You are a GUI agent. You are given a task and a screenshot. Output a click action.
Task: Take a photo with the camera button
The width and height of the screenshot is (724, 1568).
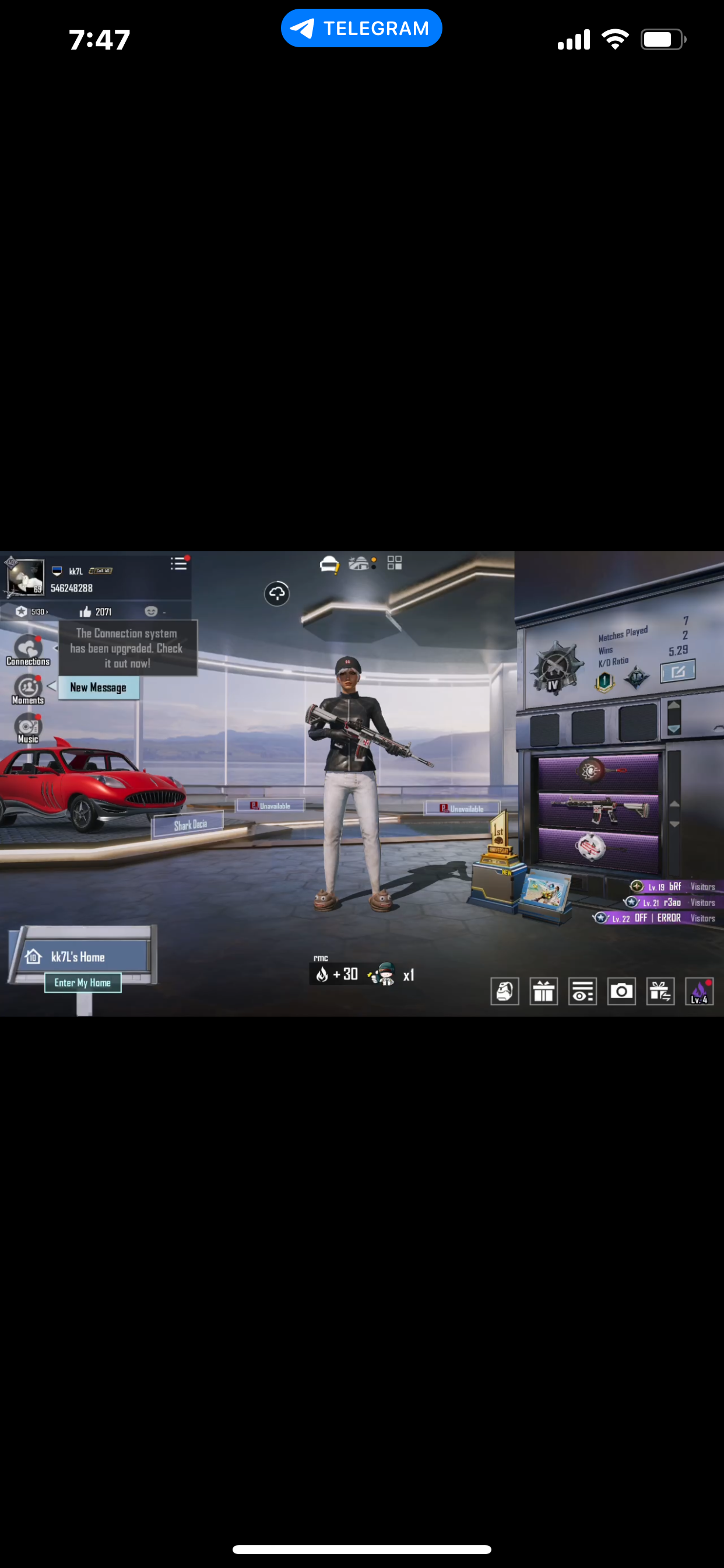click(x=621, y=992)
